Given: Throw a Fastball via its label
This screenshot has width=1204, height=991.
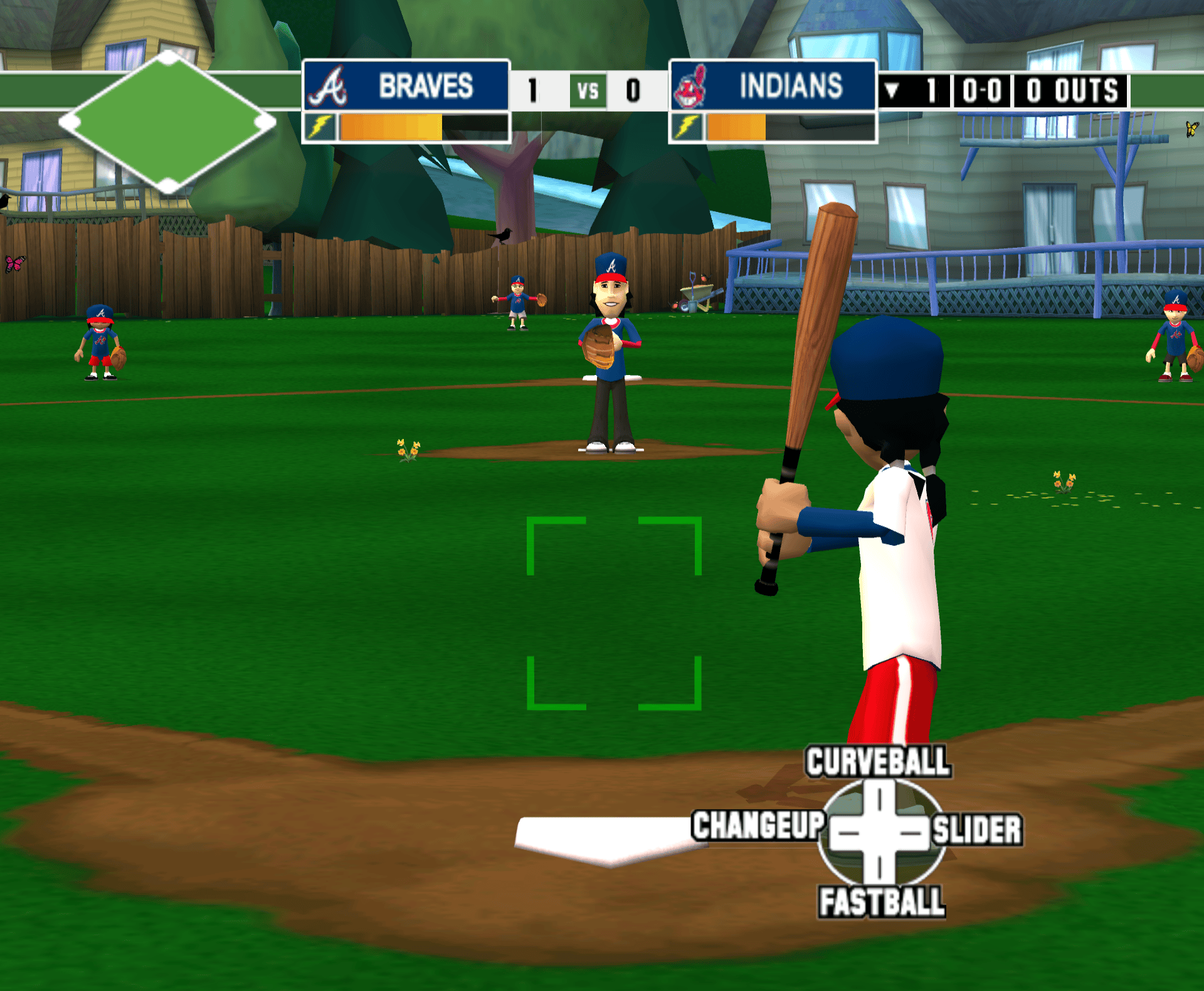Looking at the screenshot, I should [x=881, y=902].
